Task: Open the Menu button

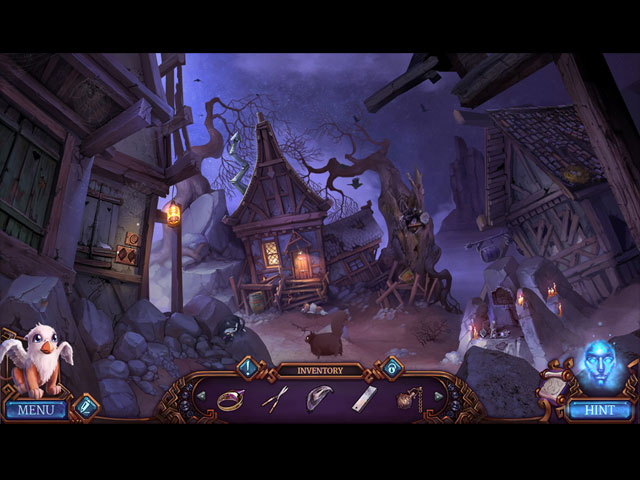Action: (36, 410)
